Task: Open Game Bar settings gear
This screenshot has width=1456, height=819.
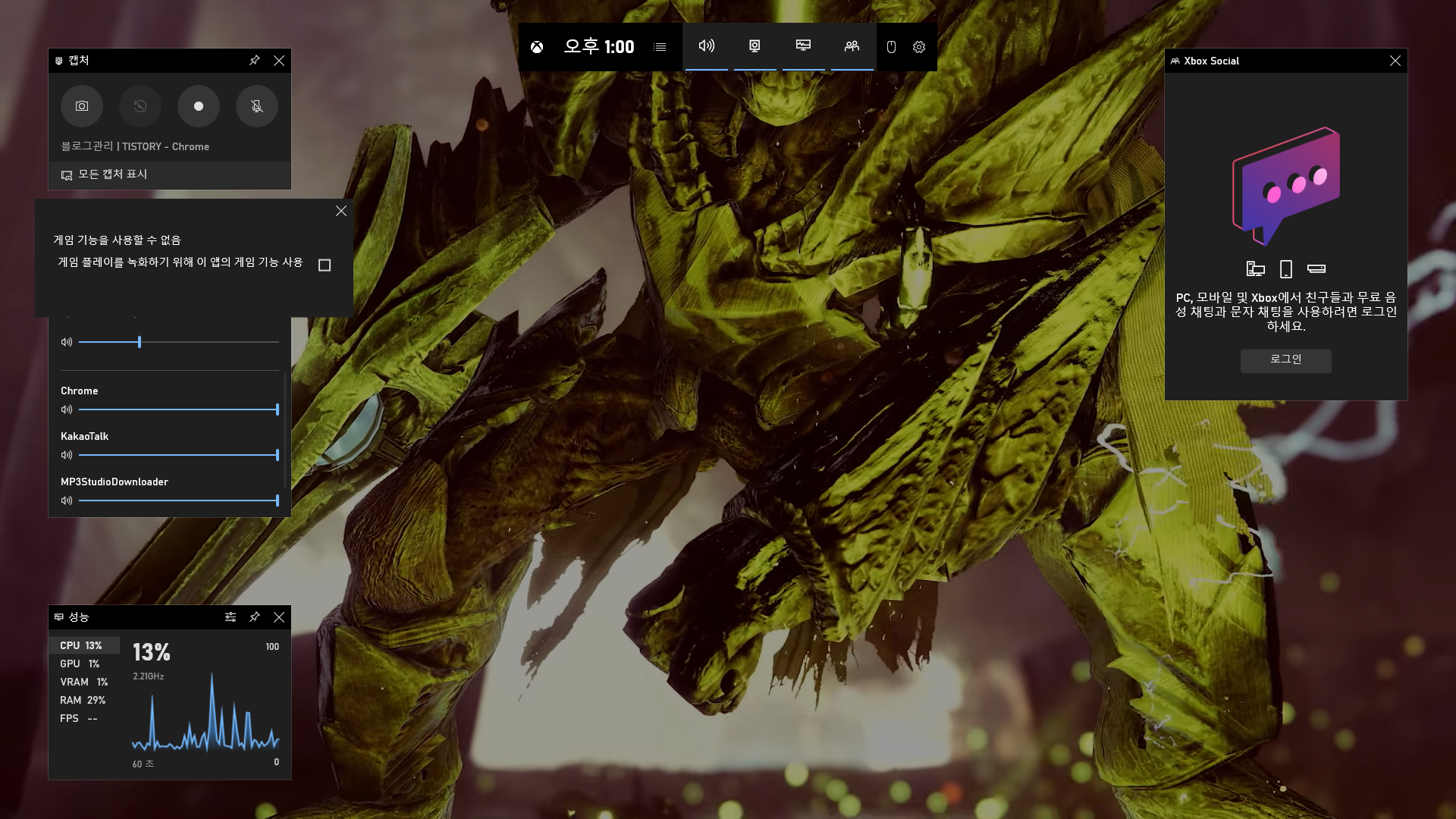Action: click(919, 47)
